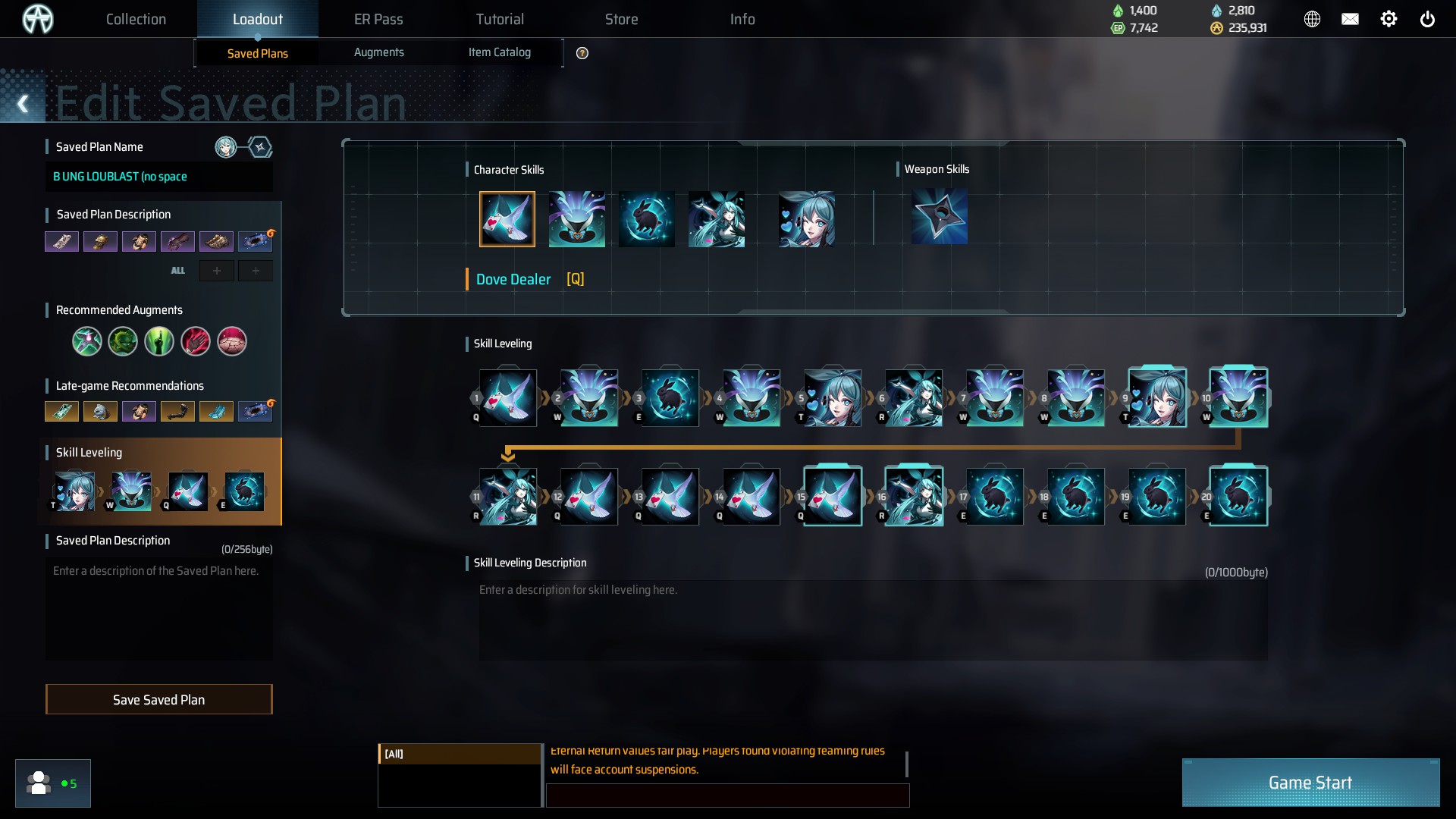Screen dimensions: 1456x819
Task: Edit the Saved Plan Name field
Action: click(158, 177)
